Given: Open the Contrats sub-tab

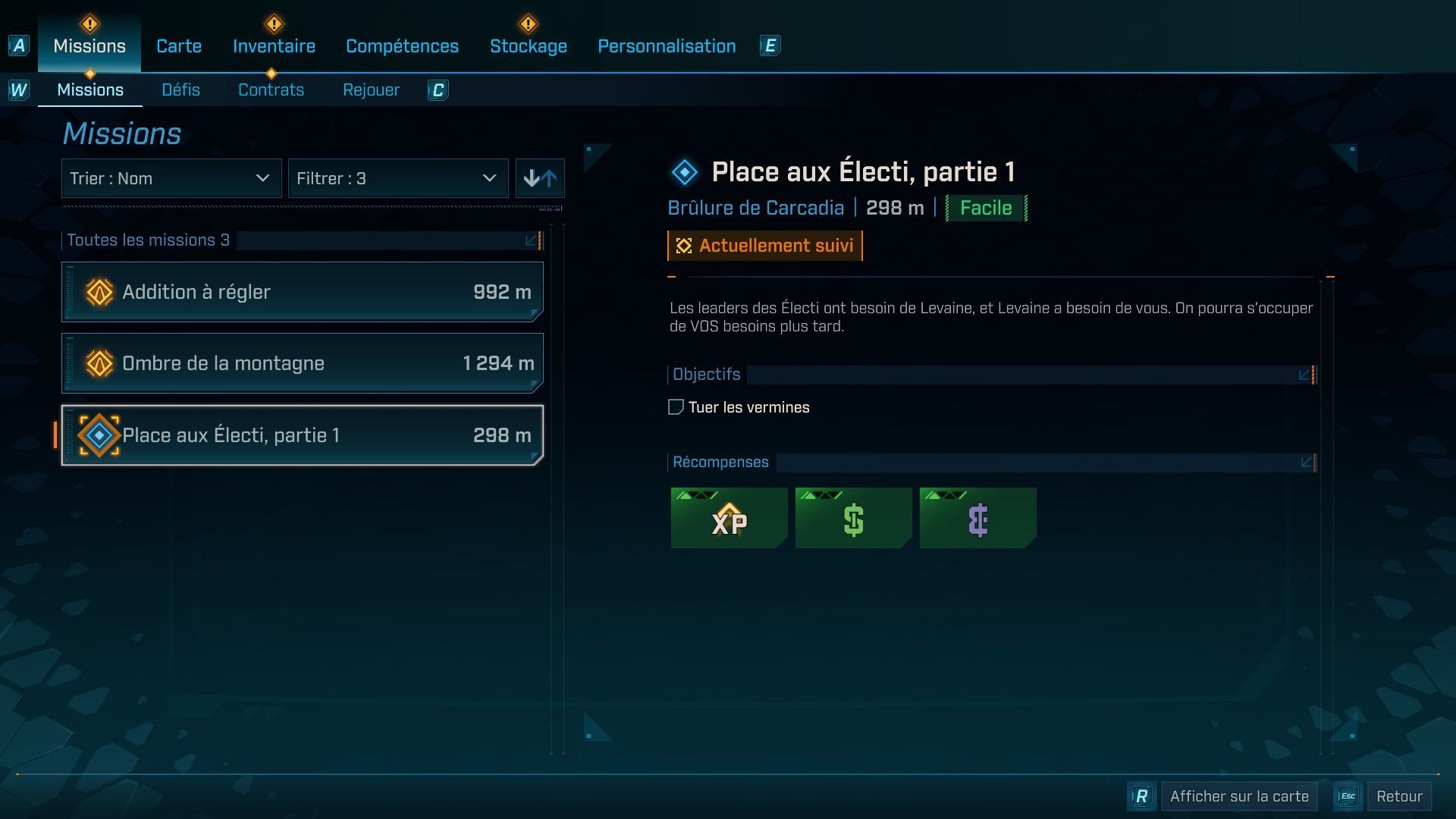Looking at the screenshot, I should (x=271, y=90).
